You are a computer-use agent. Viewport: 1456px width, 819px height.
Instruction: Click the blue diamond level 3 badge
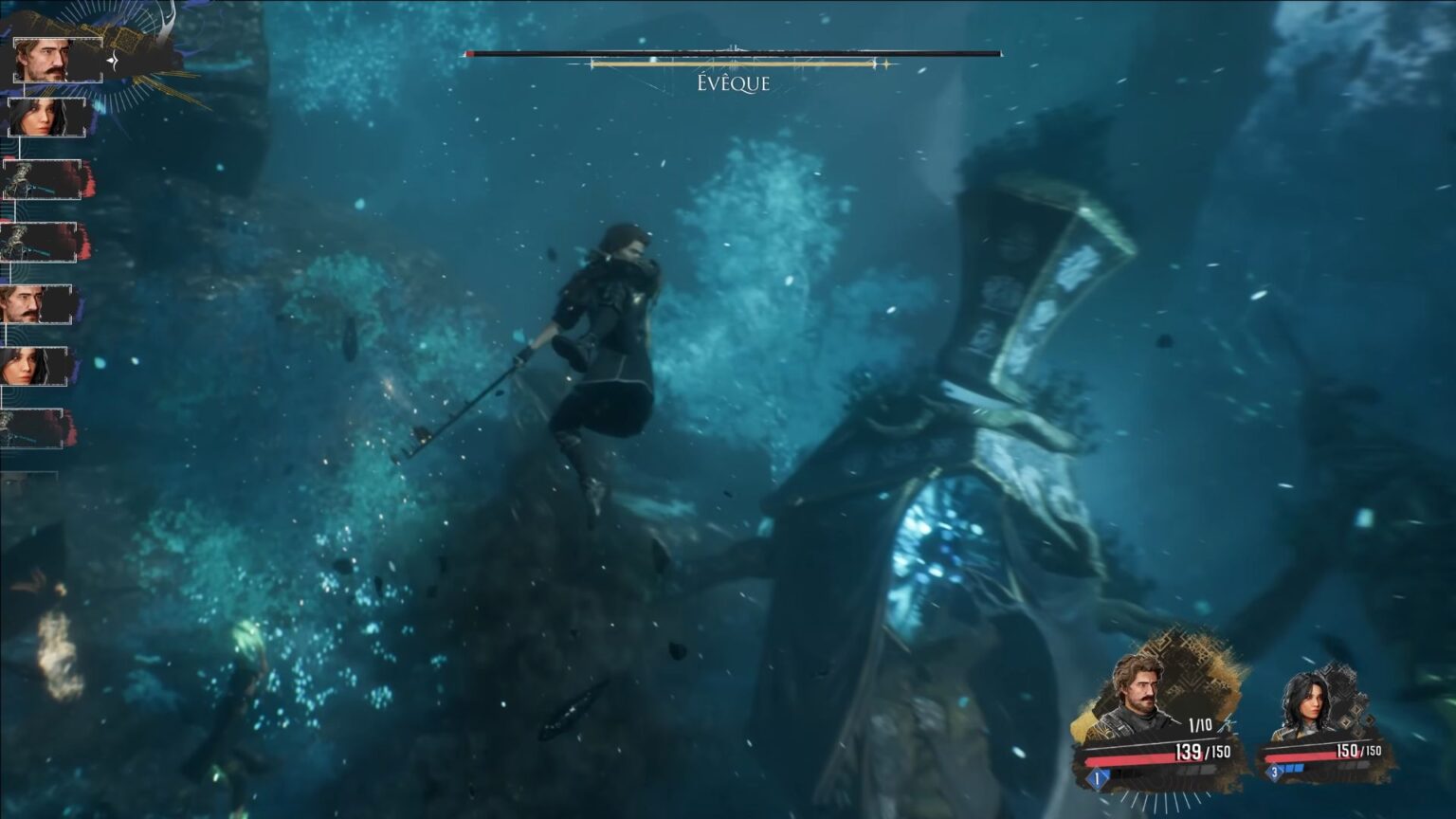click(1274, 771)
